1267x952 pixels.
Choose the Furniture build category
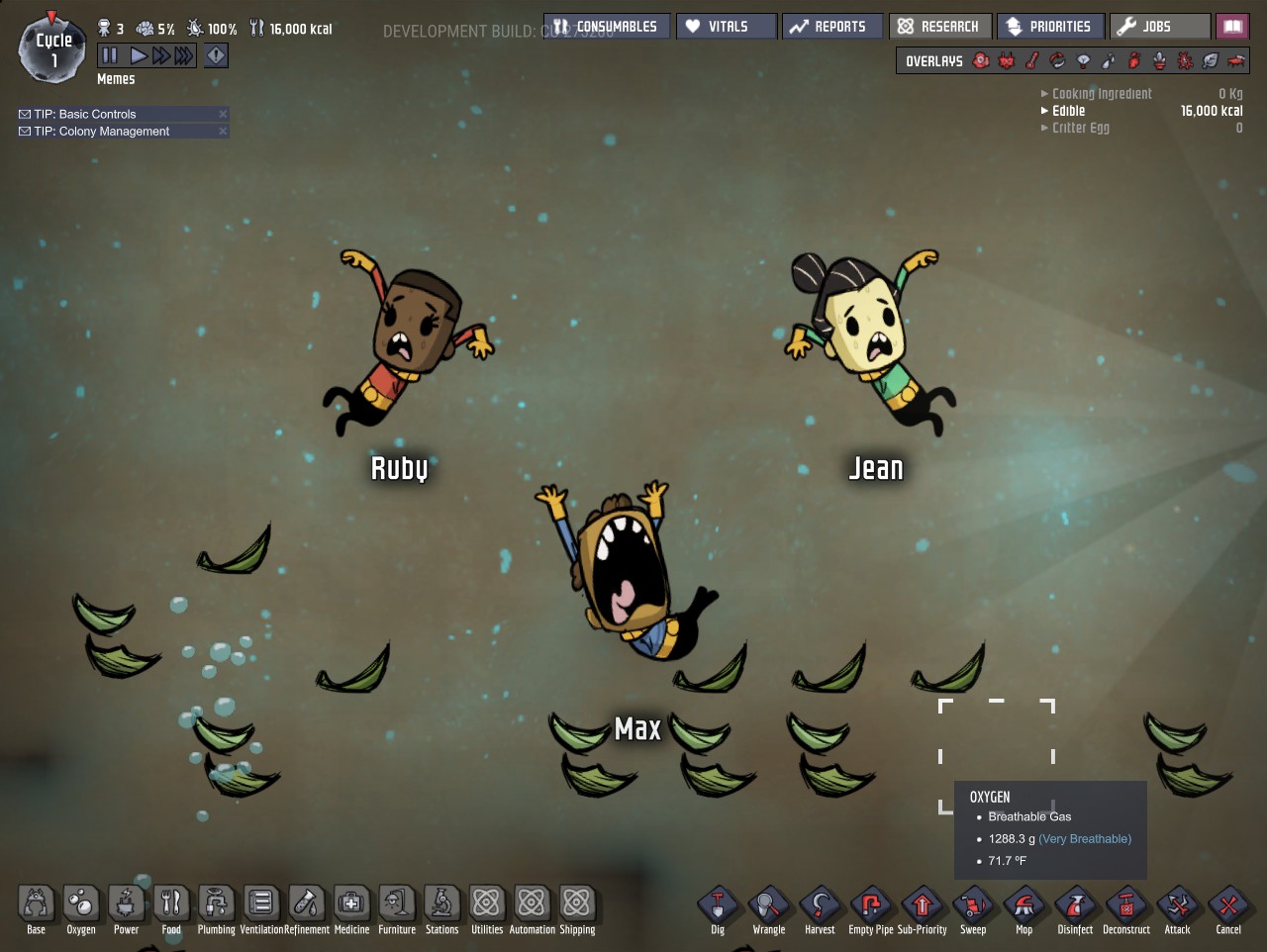pyautogui.click(x=397, y=905)
